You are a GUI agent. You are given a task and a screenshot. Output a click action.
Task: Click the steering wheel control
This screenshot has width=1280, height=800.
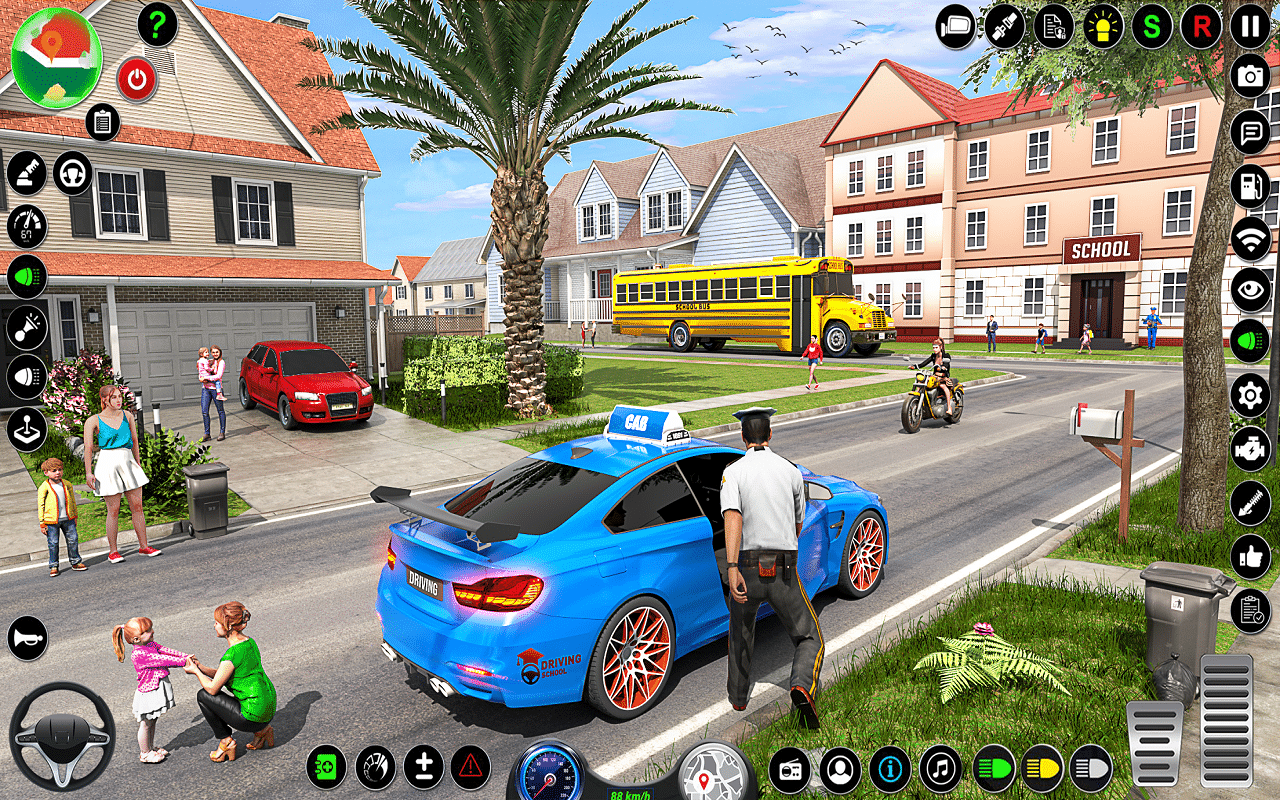point(62,737)
